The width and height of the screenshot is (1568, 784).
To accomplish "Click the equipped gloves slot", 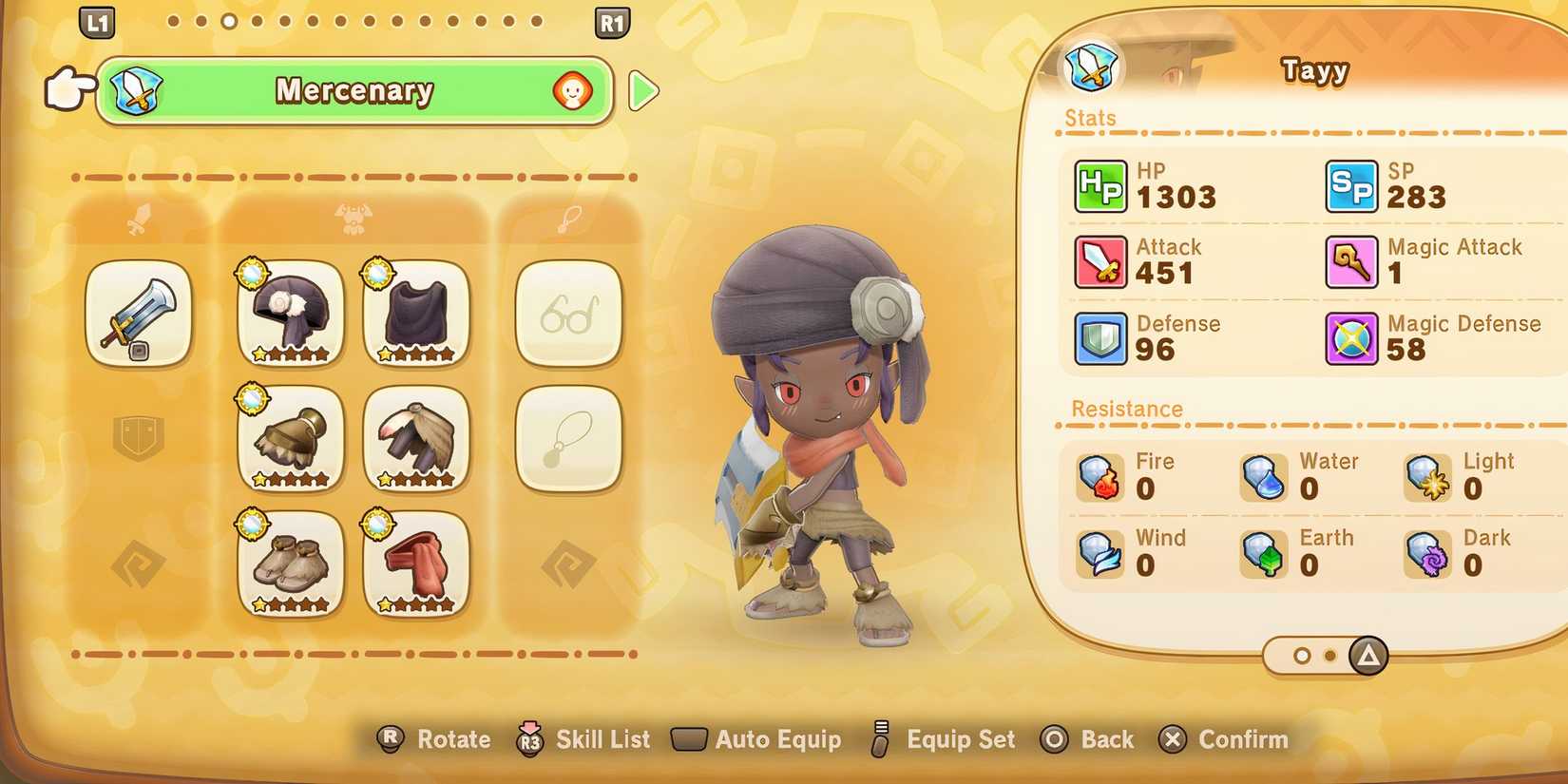I will click(289, 440).
